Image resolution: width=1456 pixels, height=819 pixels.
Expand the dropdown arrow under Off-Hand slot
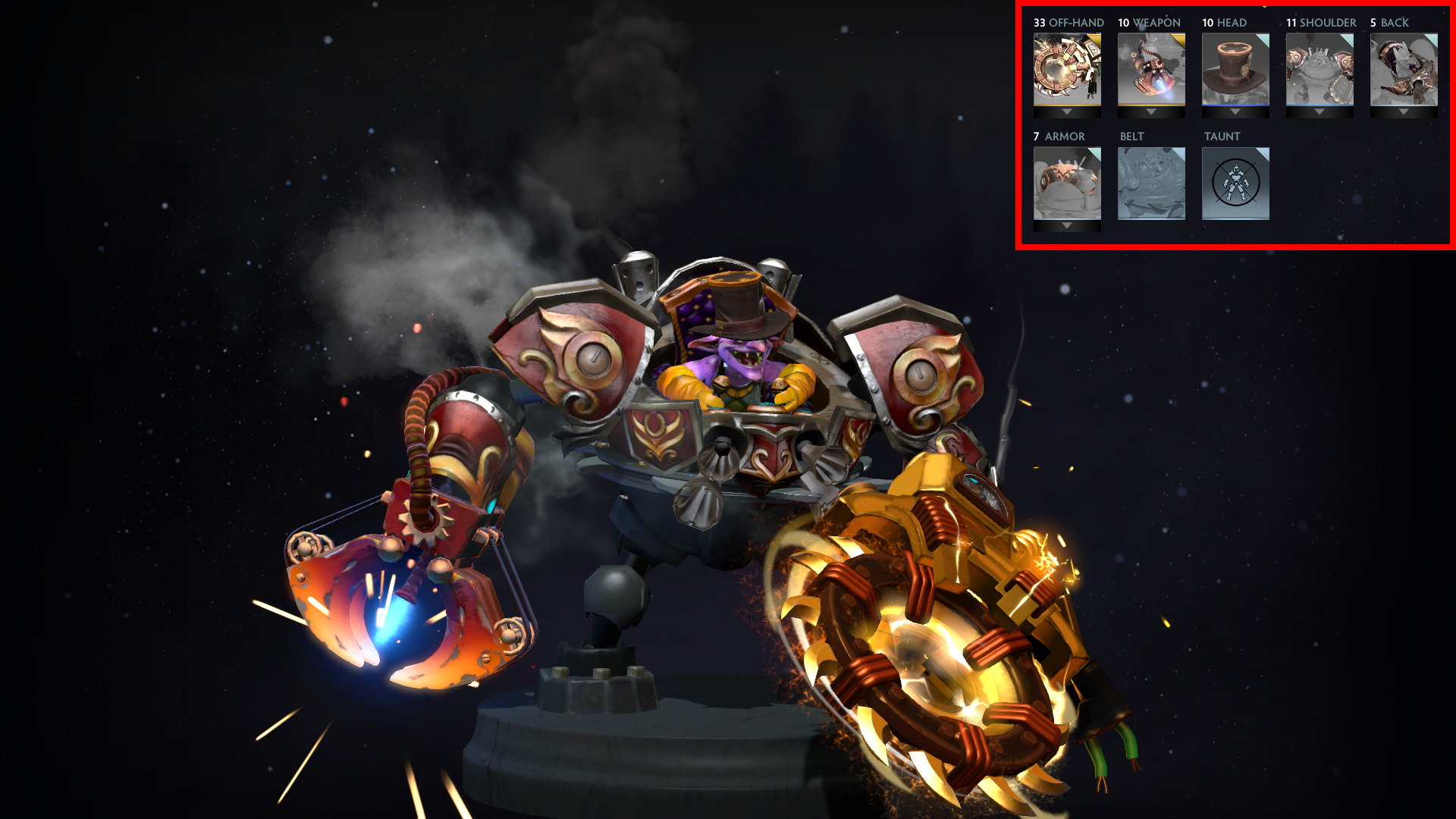[1067, 112]
